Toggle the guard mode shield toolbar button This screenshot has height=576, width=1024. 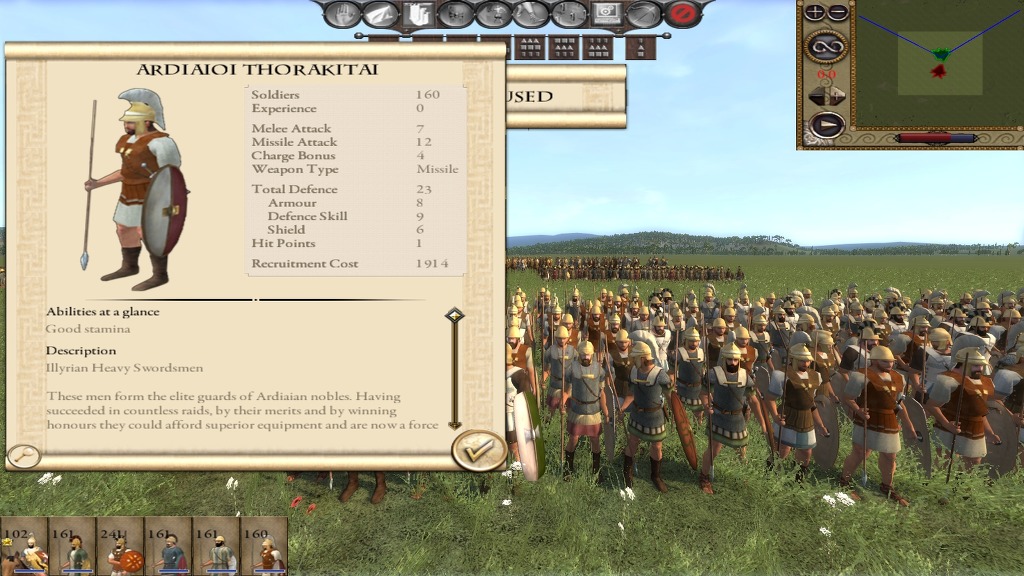pyautogui.click(x=418, y=14)
